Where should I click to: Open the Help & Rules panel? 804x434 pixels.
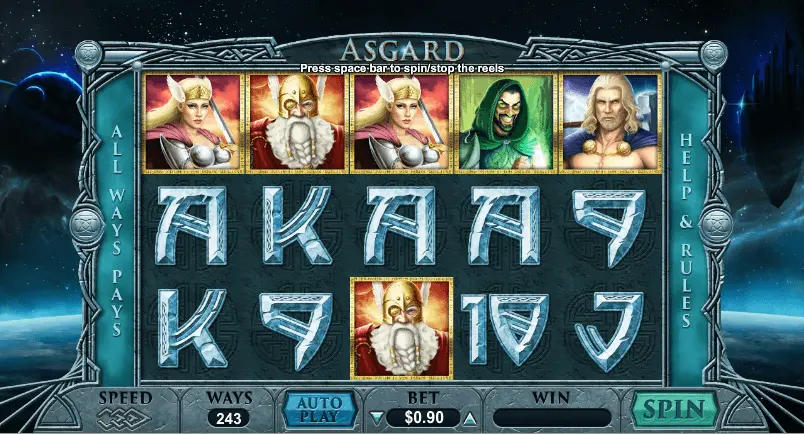tap(687, 229)
